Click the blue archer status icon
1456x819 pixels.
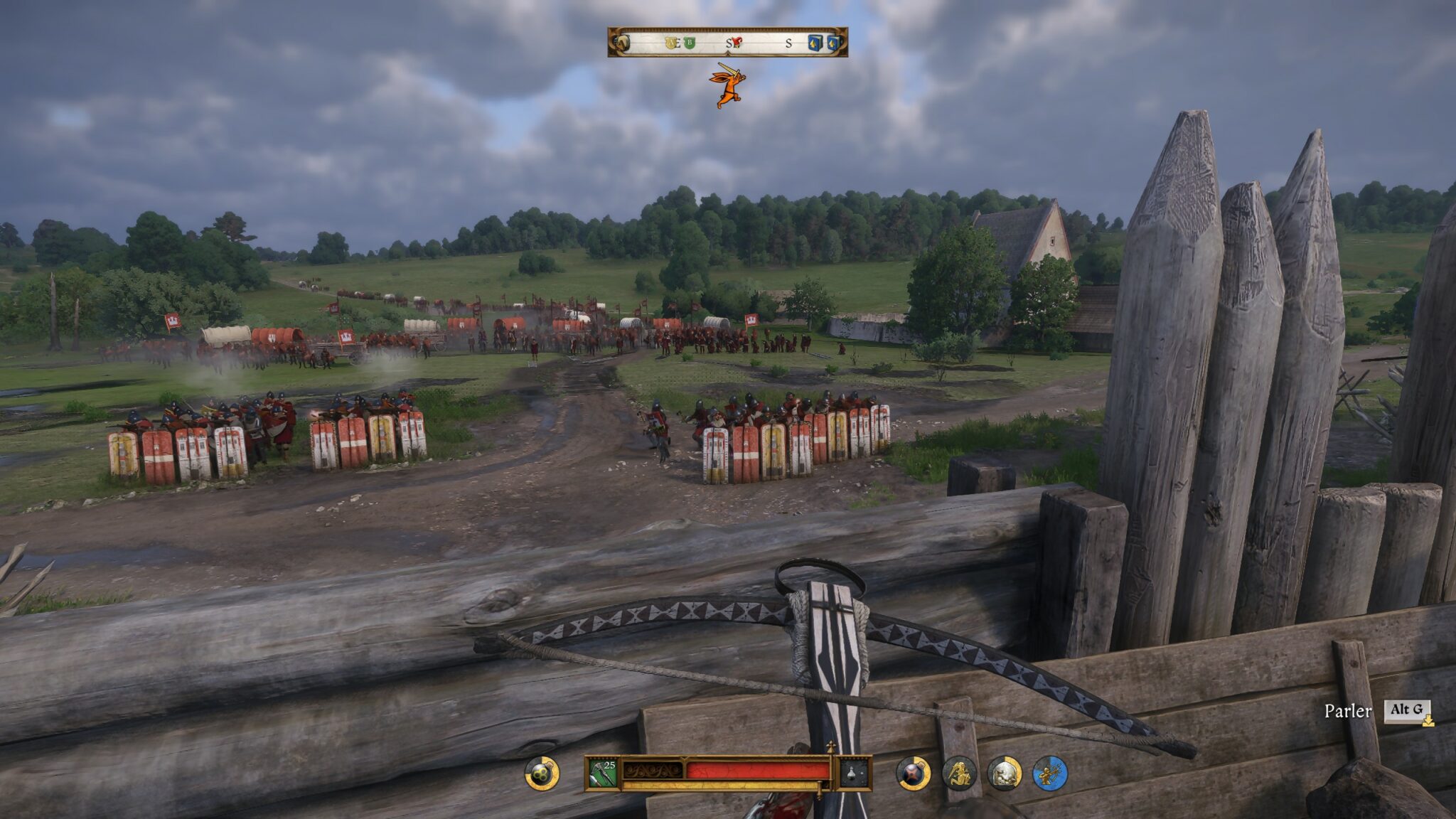(x=1050, y=773)
